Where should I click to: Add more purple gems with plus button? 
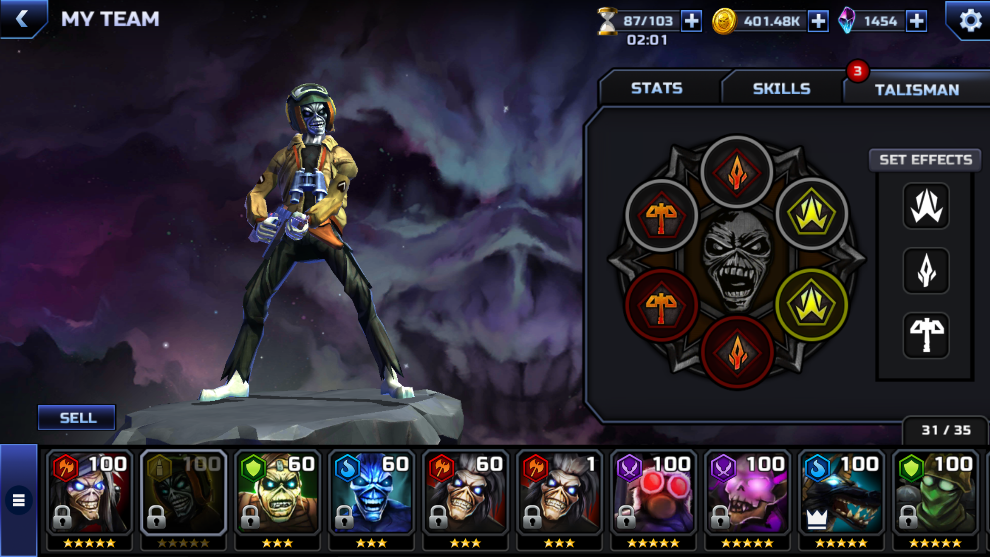[916, 21]
